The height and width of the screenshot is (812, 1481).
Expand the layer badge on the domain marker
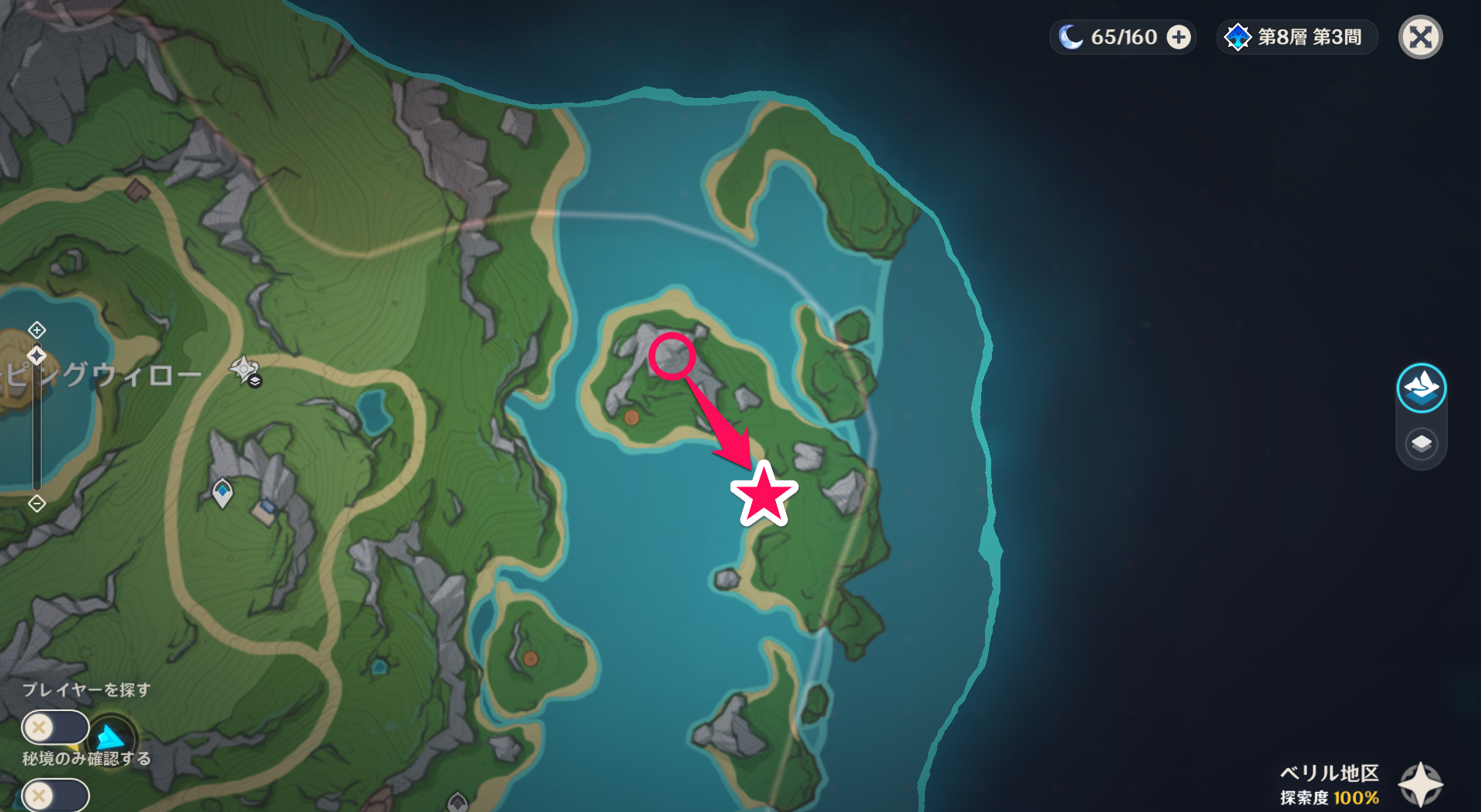pos(255,379)
